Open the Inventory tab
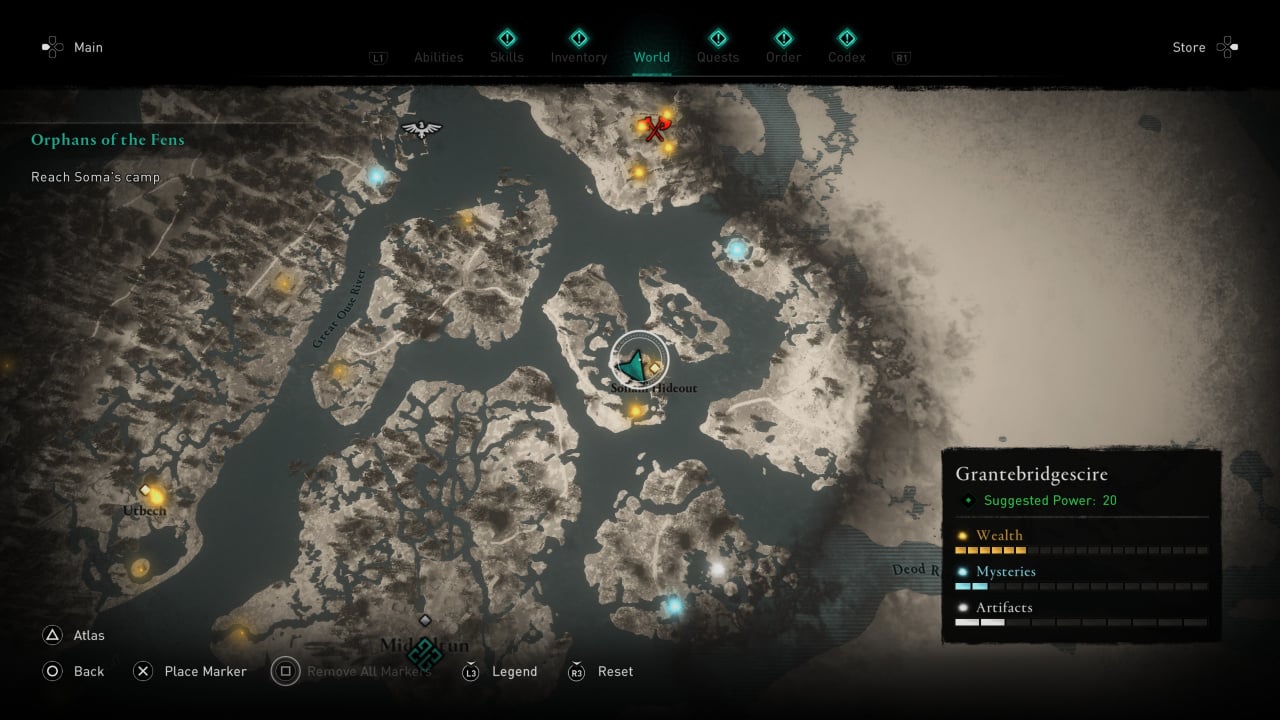Screen dimensions: 1280x720 578,57
